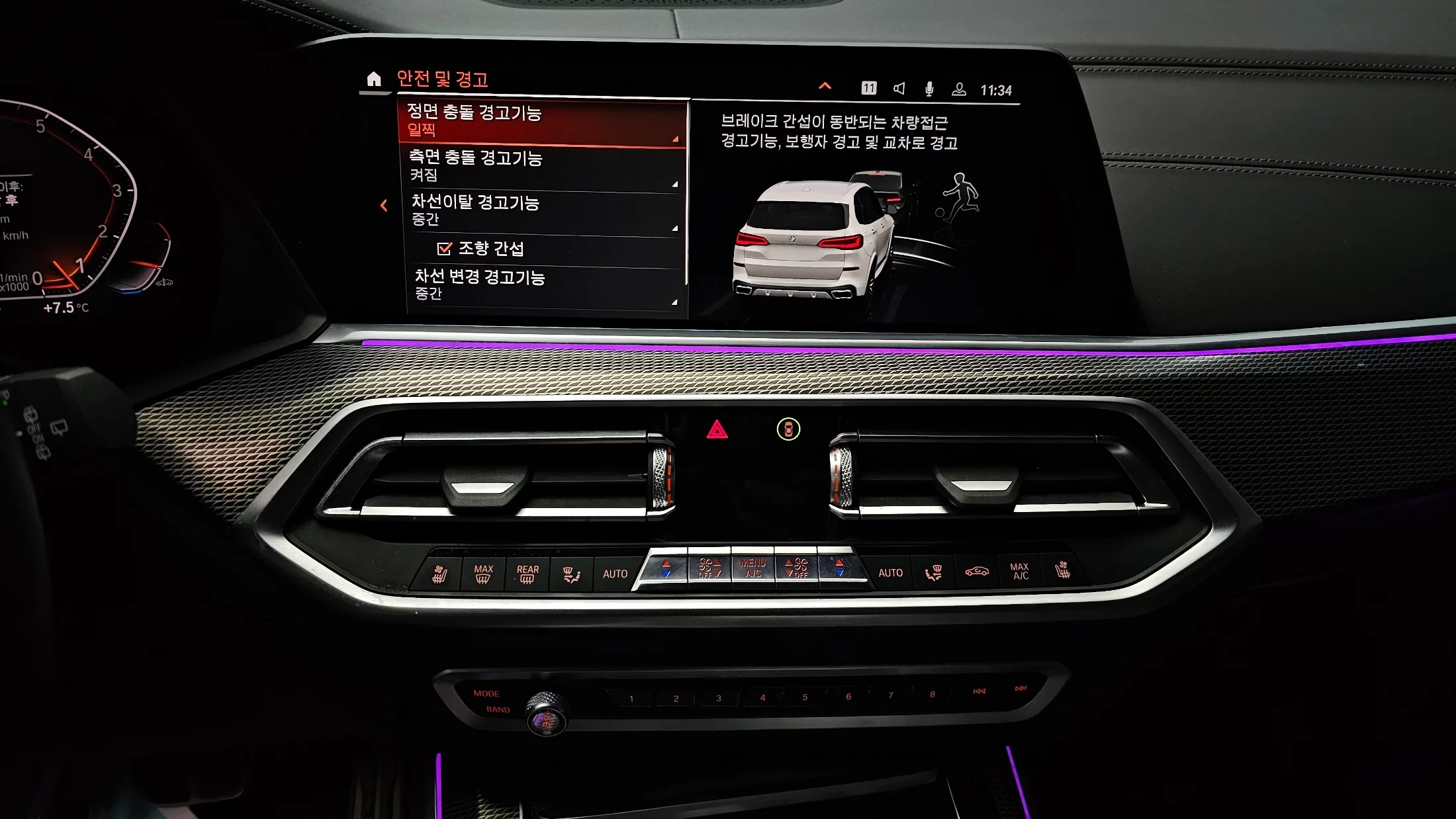Screen dimensions: 1456x819
Task: Activate the microphone voice icon
Action: [x=929, y=89]
